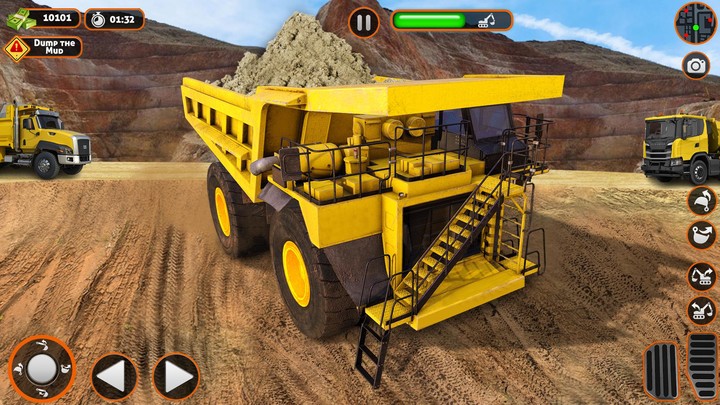Tap the brake pedal
The width and height of the screenshot is (720, 405).
pyautogui.click(x=660, y=370)
